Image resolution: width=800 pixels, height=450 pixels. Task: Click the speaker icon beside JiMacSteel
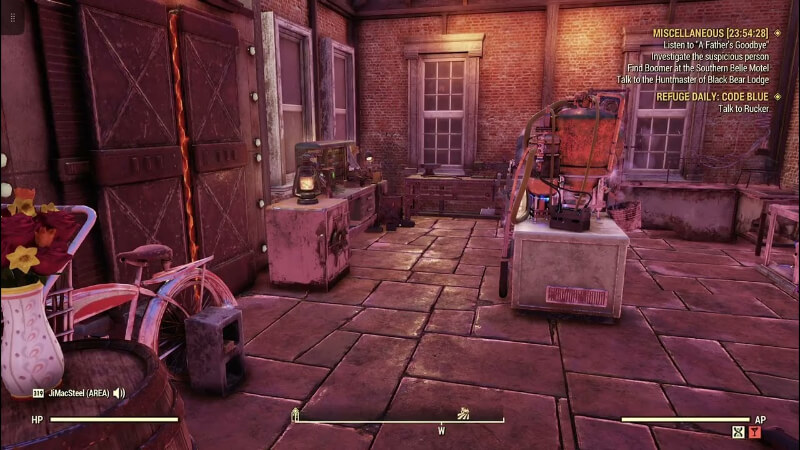[x=119, y=393]
